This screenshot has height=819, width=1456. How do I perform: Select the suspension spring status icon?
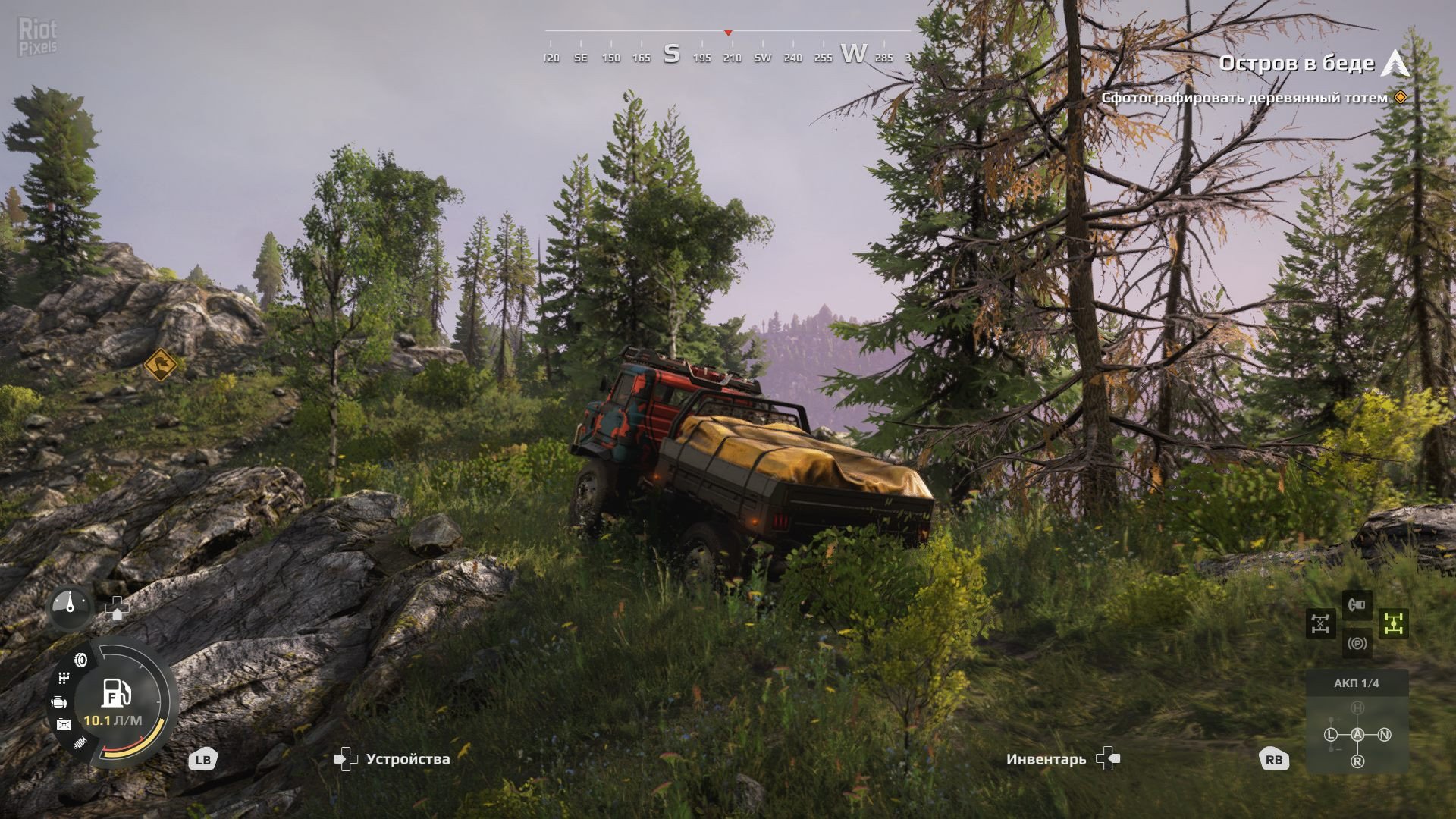click(80, 743)
